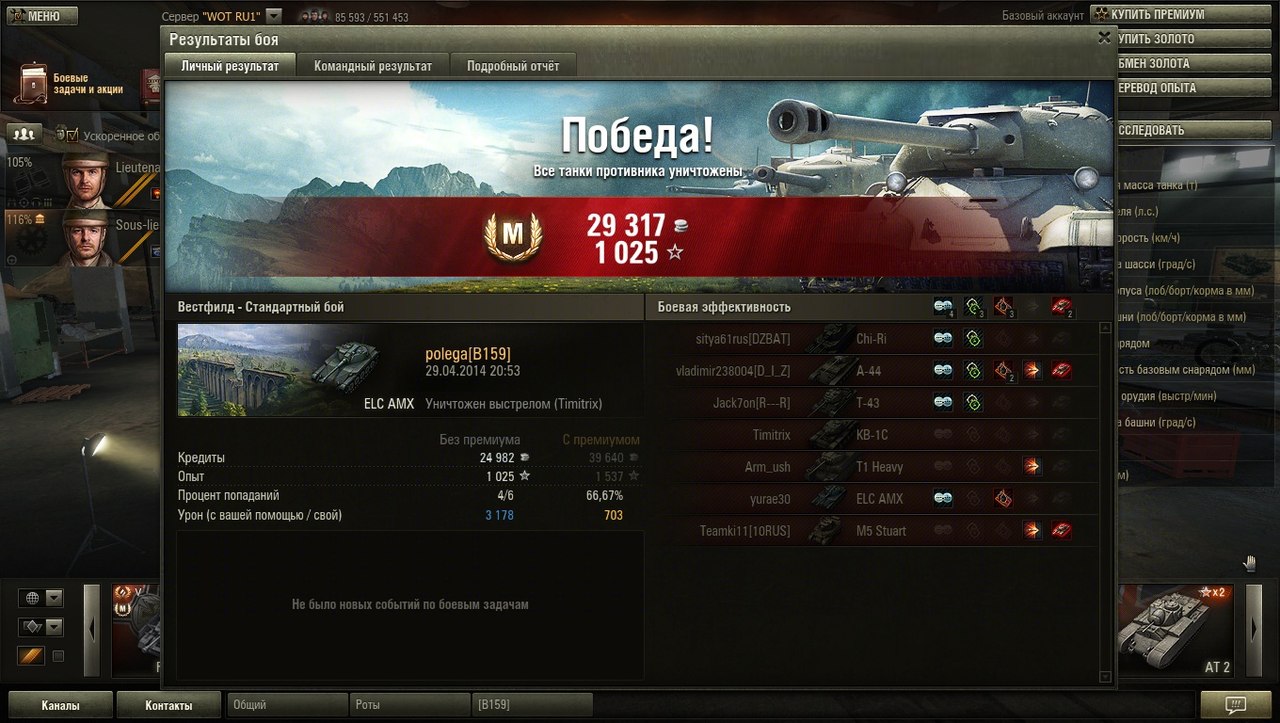
Task: Open the Контакты list
Action: [x=168, y=705]
